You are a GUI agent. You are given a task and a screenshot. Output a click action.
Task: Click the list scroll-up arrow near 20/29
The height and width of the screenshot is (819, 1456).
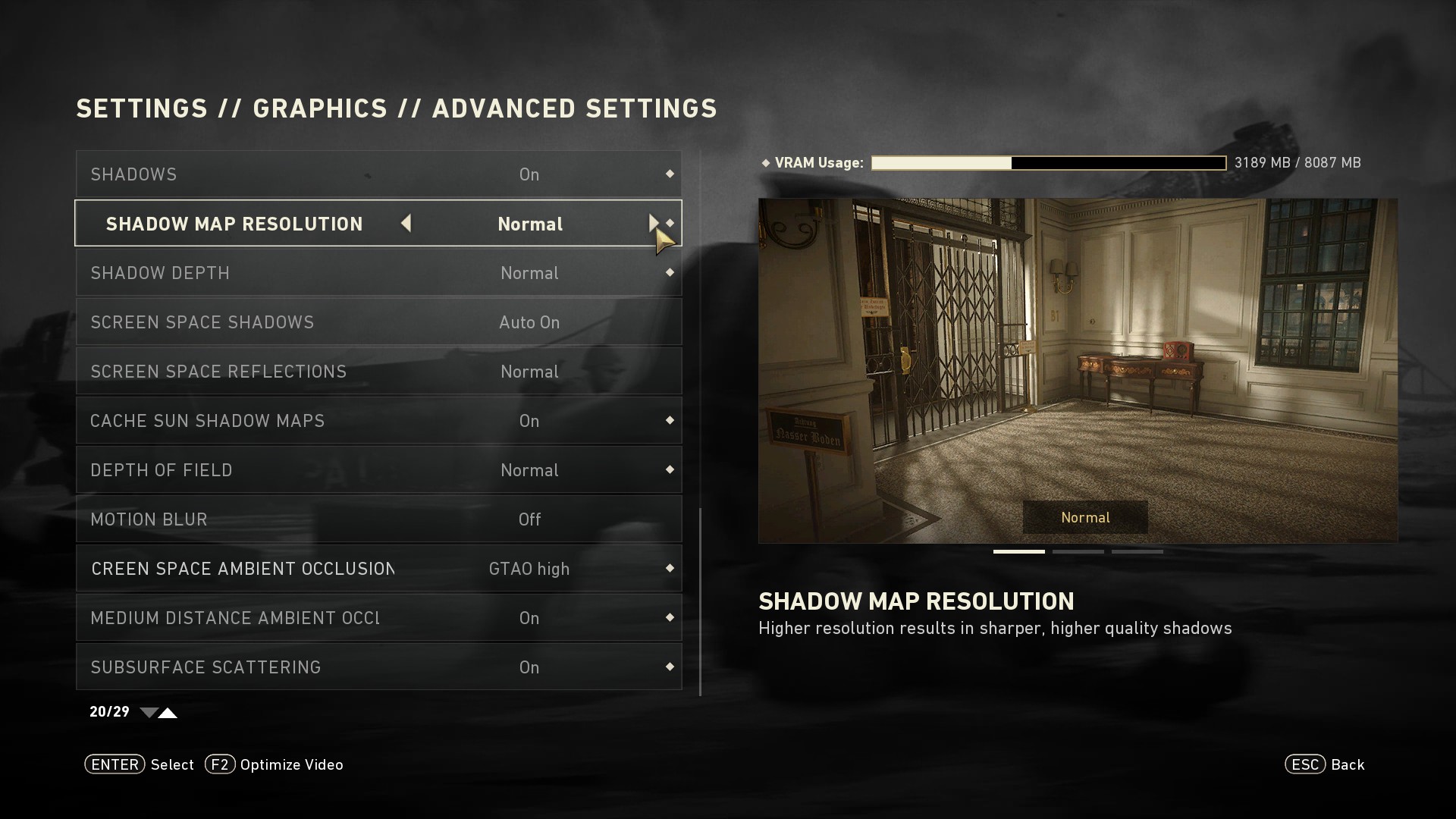coord(168,713)
